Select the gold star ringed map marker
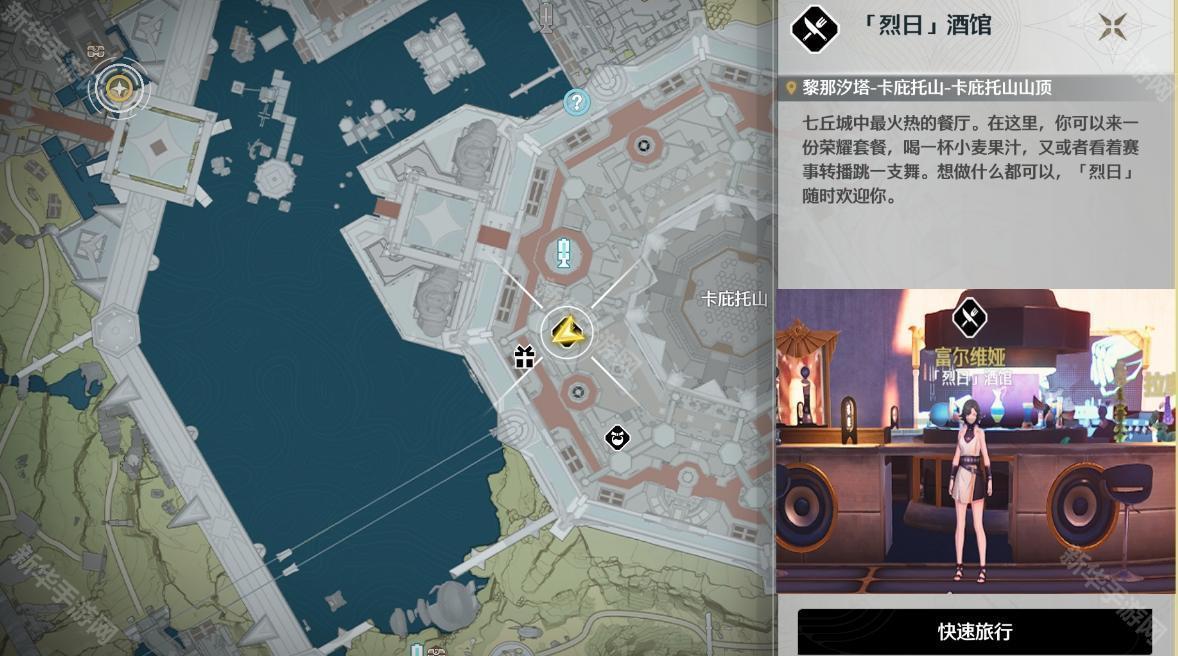The height and width of the screenshot is (656, 1178). [119, 89]
